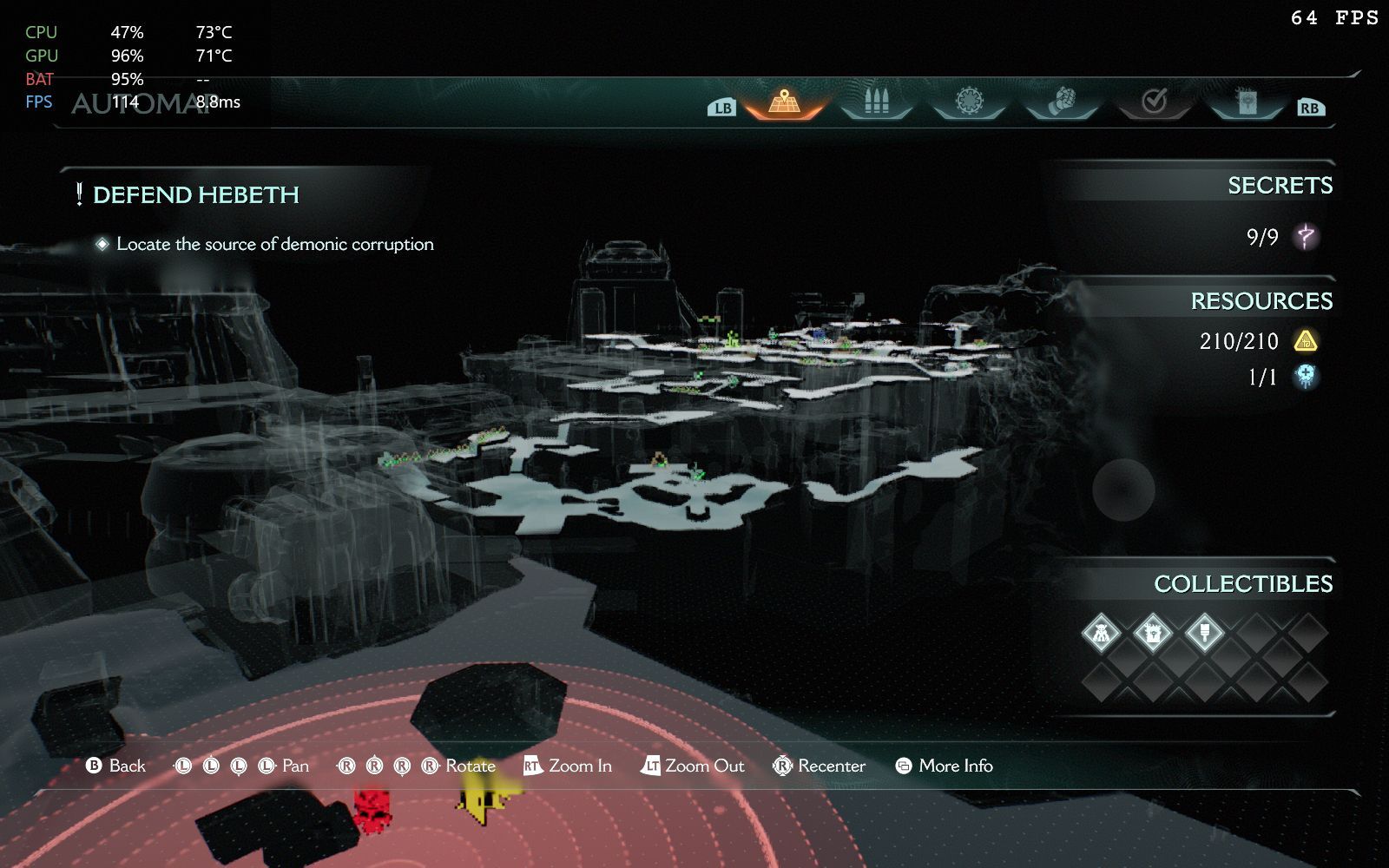Click the red skull marker on the map

[x=372, y=810]
